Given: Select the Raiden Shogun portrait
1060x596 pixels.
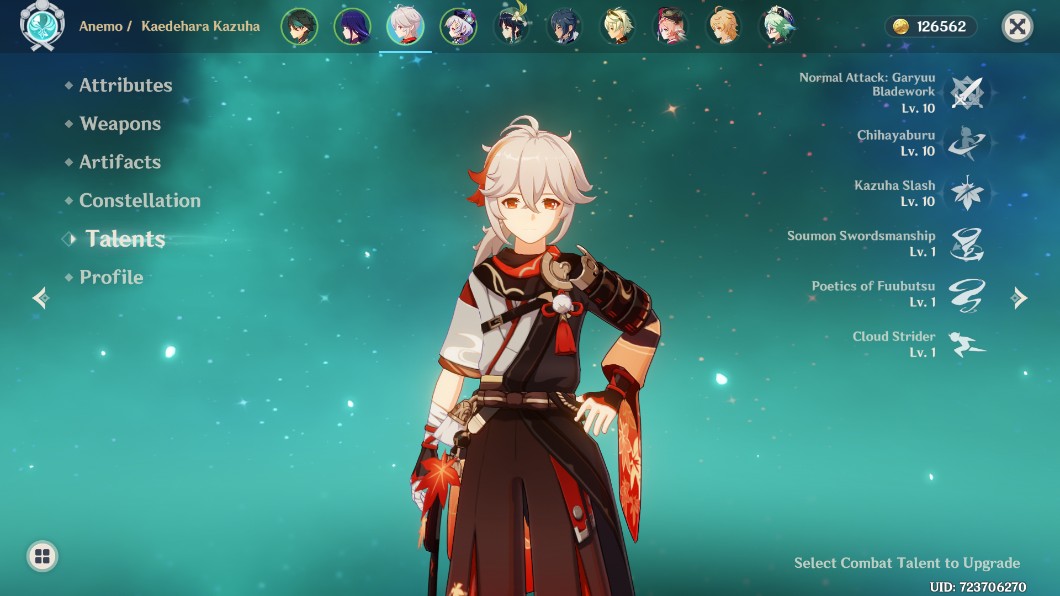Looking at the screenshot, I should click(352, 27).
